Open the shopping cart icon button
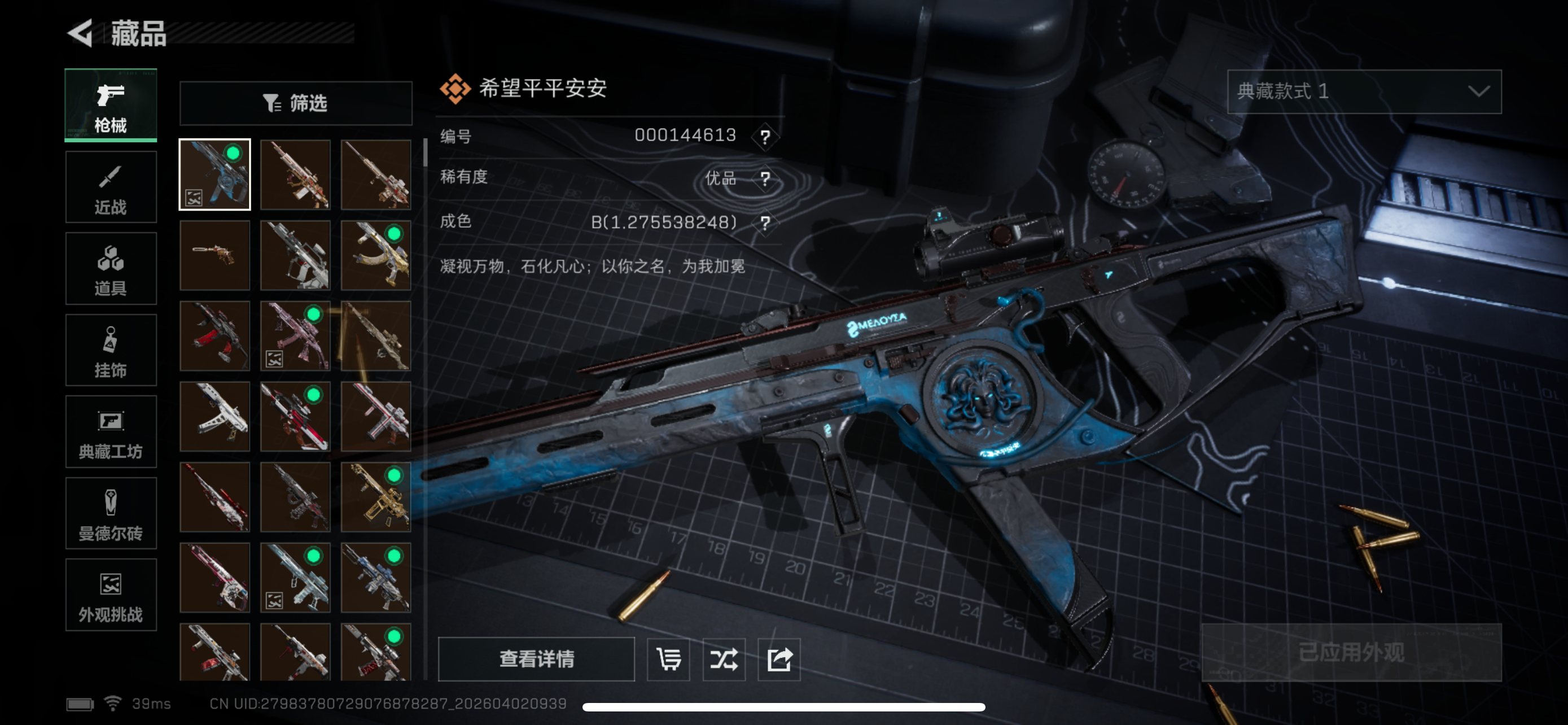 tap(668, 658)
